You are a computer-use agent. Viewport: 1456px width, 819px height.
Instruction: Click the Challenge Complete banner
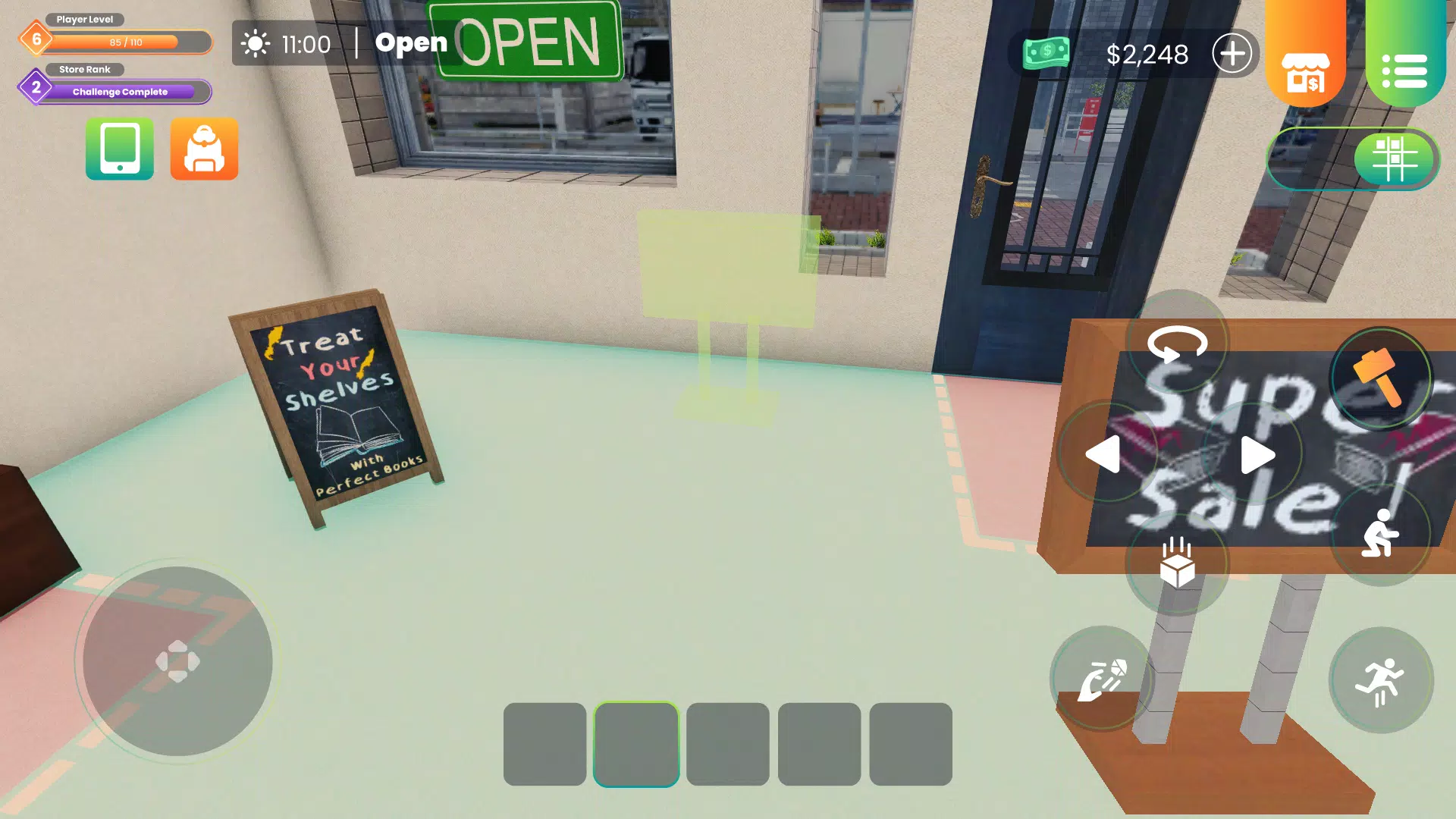pos(119,92)
